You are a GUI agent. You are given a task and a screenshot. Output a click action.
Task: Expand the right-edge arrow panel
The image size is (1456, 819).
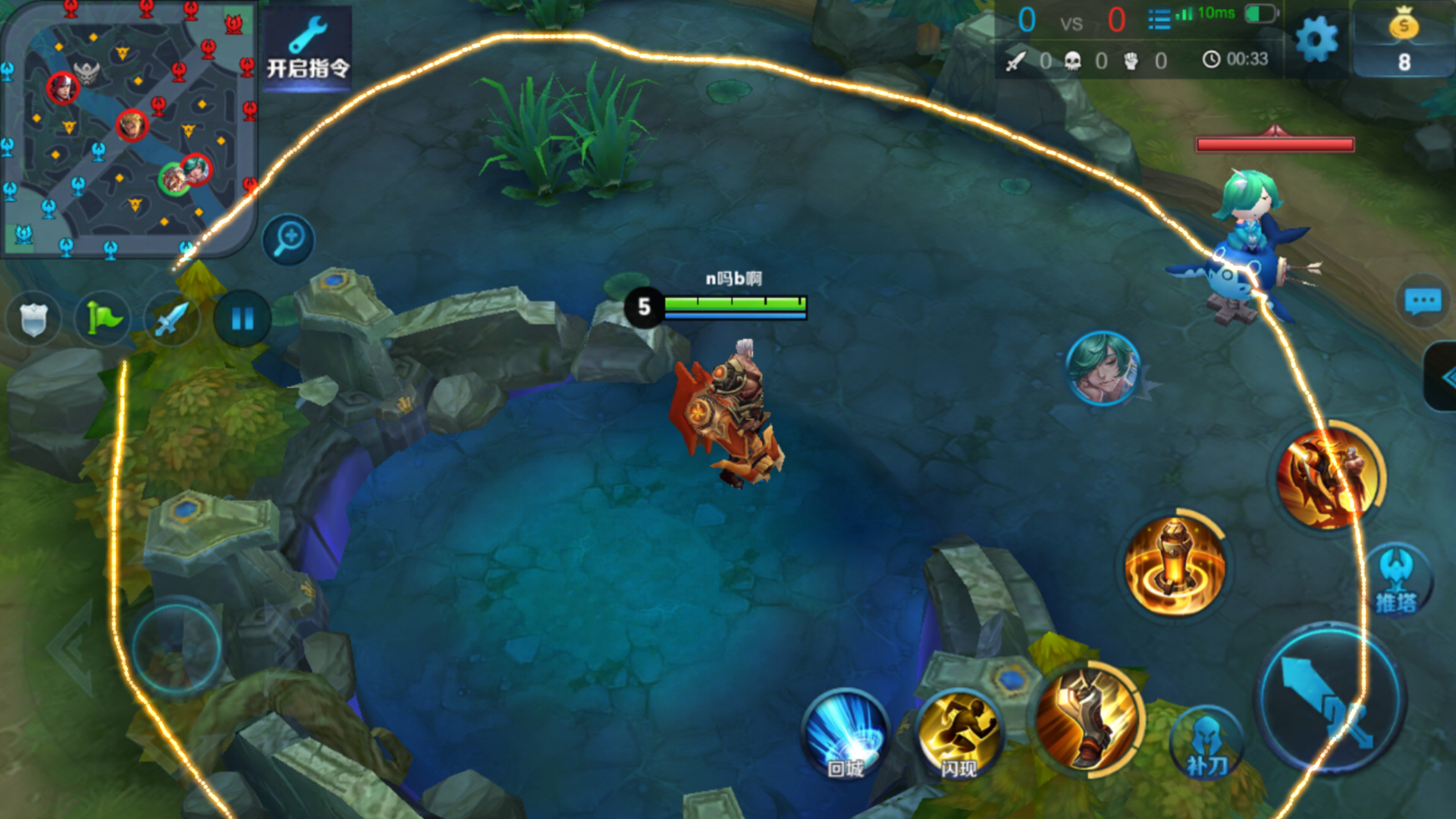click(1442, 377)
